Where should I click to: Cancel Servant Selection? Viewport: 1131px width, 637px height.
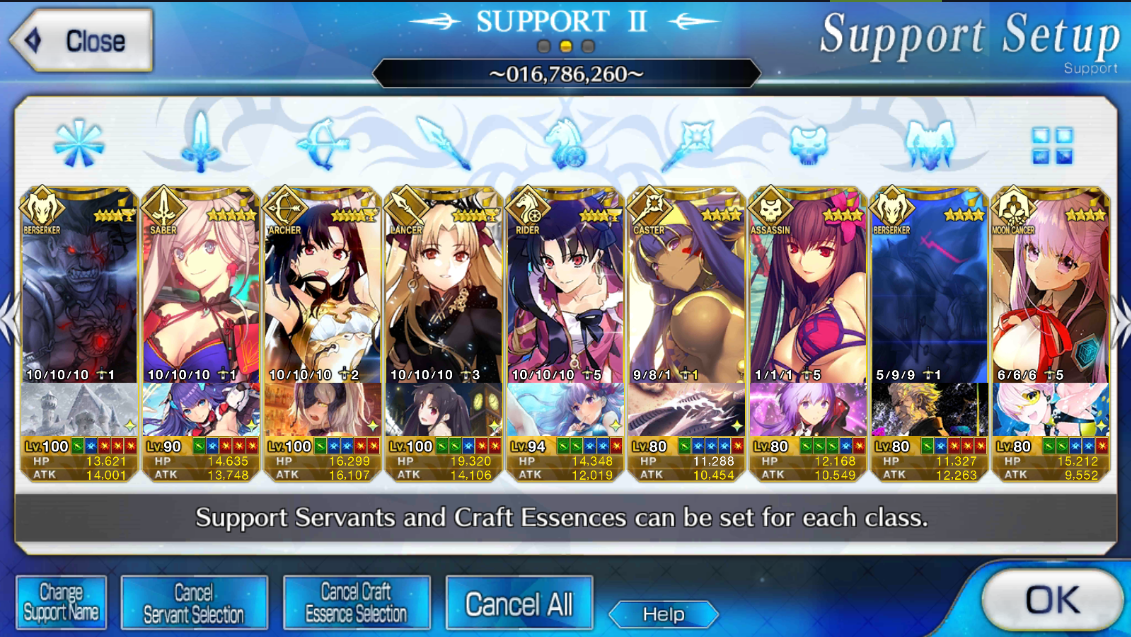pos(194,602)
